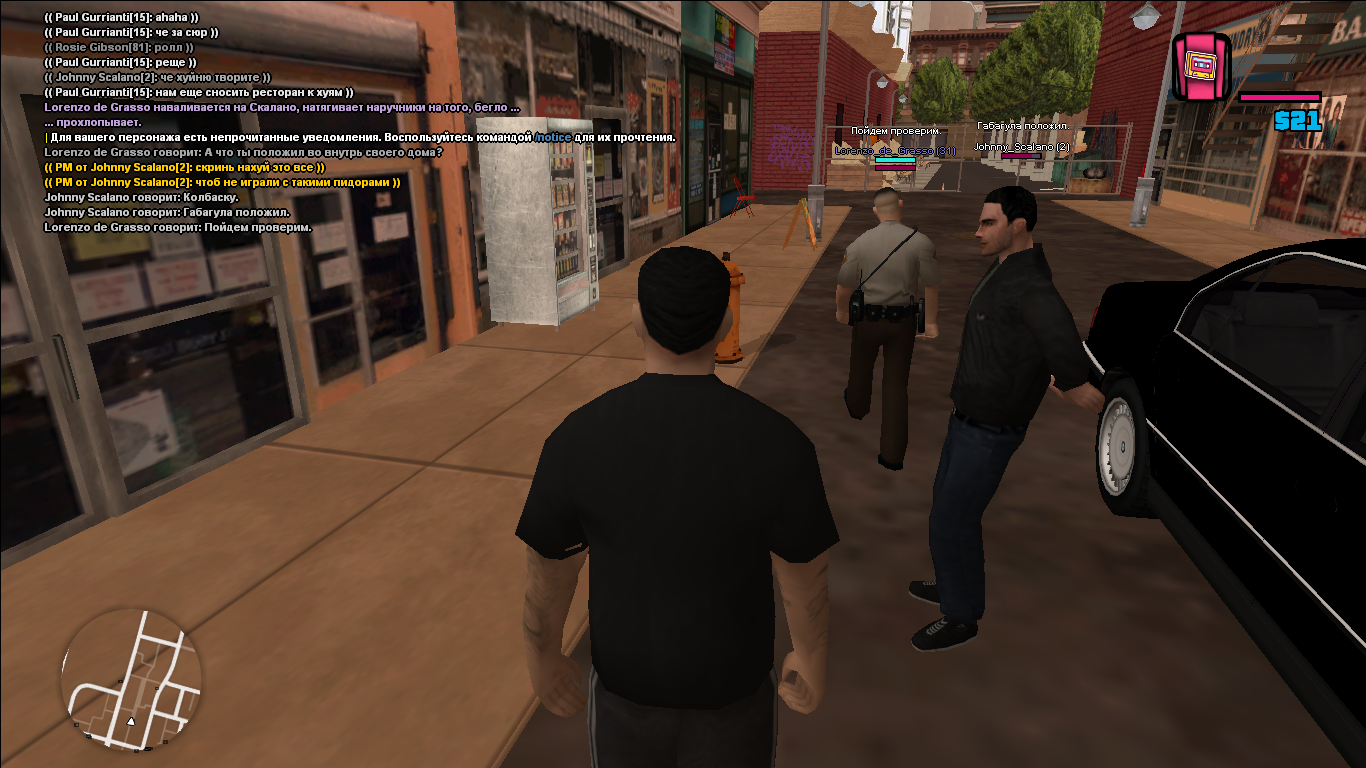This screenshot has height=768, width=1366.
Task: Select the pink weapon icon in the HUD
Action: point(1199,66)
